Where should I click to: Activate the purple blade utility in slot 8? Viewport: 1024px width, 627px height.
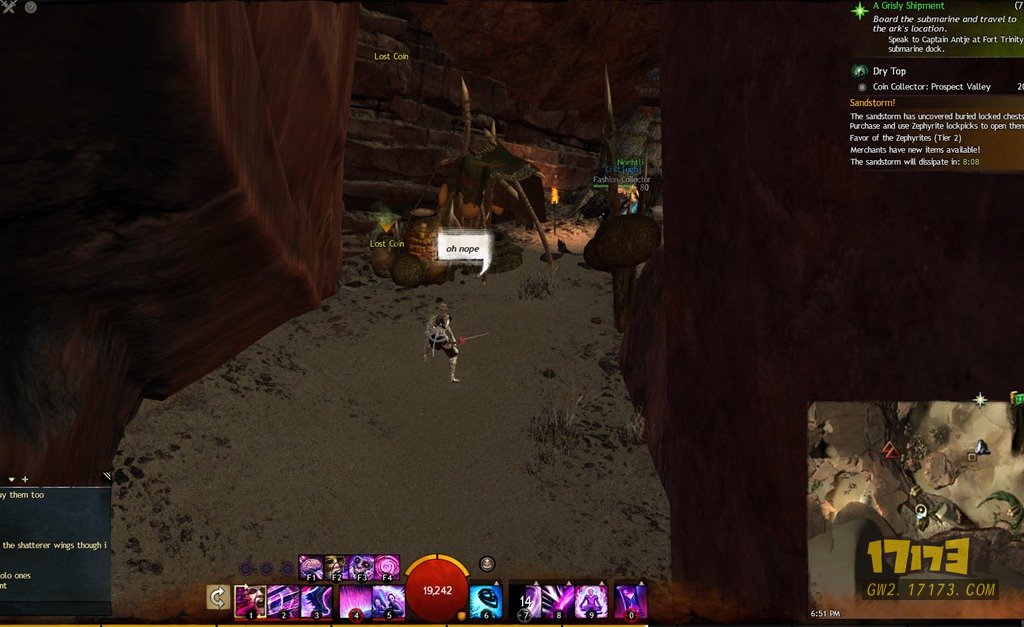[x=558, y=601]
